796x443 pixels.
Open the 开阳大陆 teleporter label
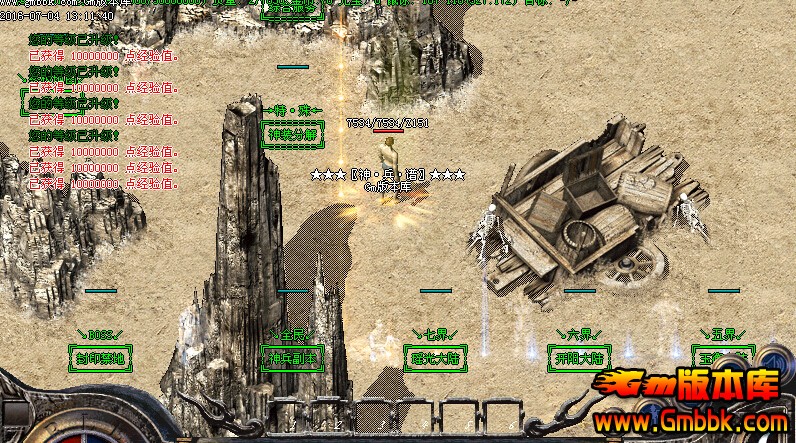tap(579, 357)
